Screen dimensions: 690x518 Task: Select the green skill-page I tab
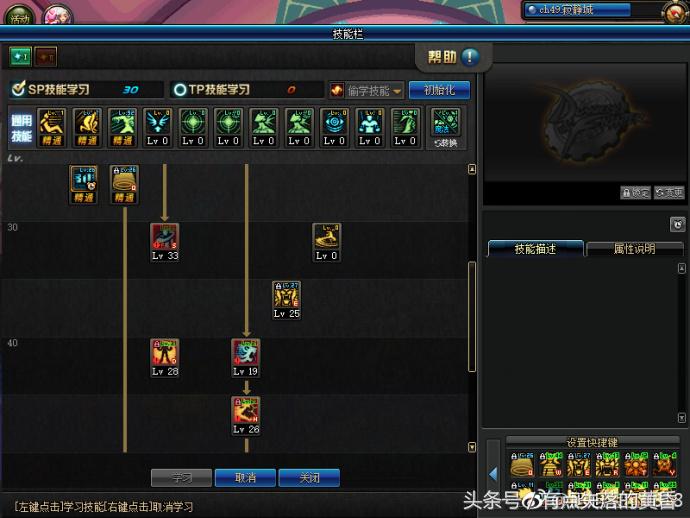click(x=19, y=56)
